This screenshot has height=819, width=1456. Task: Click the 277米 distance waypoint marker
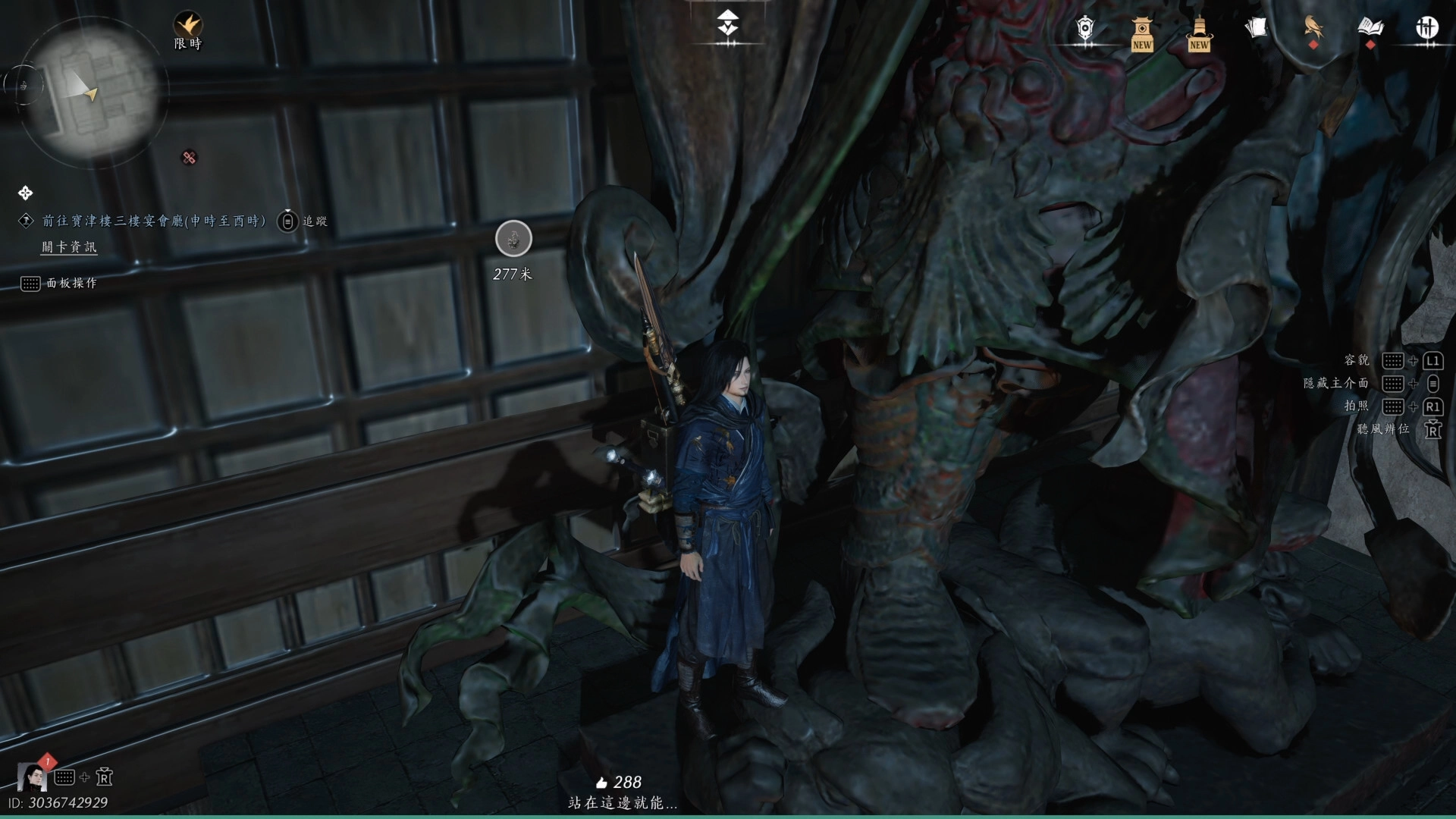513,240
